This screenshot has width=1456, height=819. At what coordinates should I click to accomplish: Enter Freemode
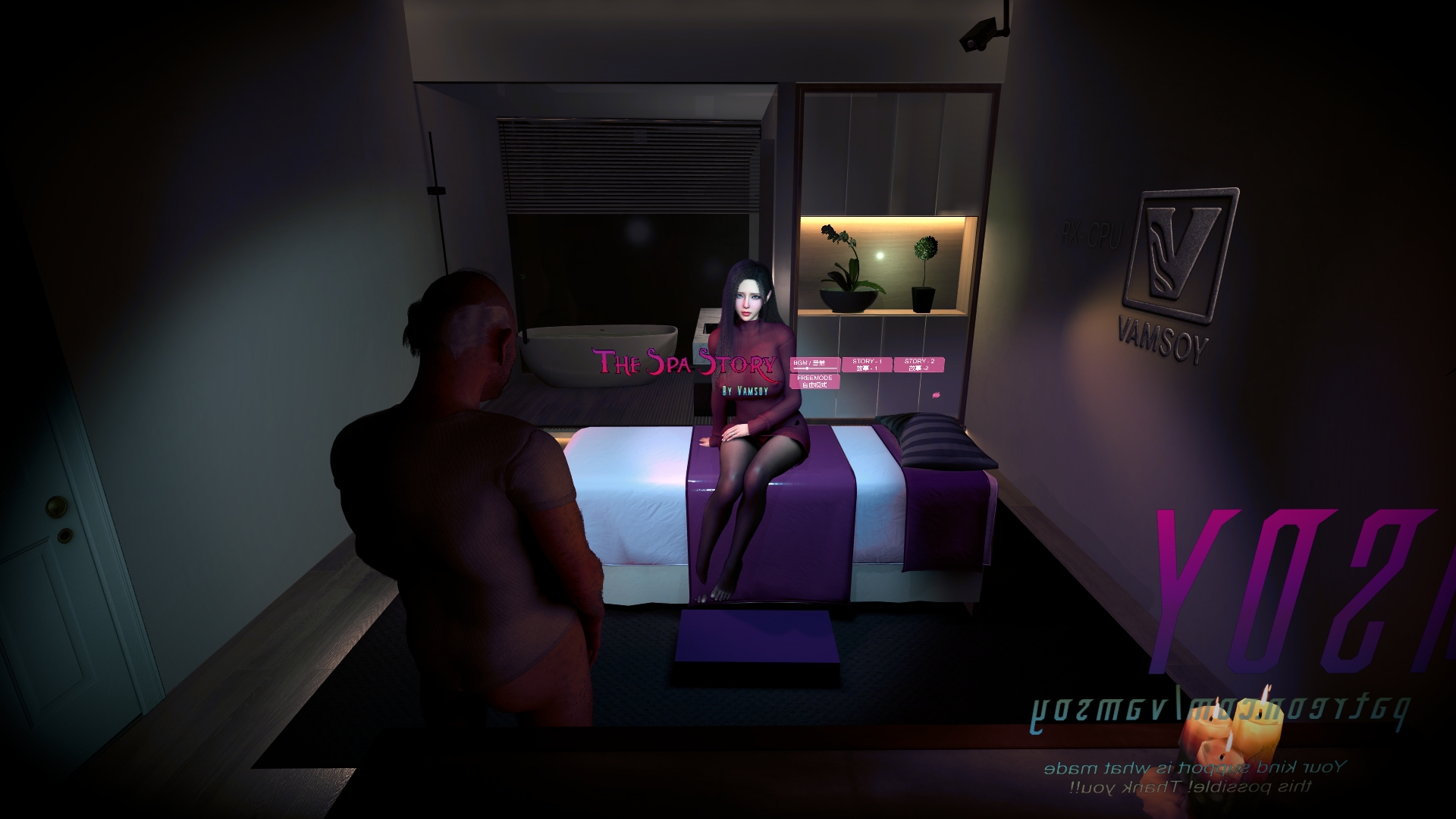pos(814,381)
